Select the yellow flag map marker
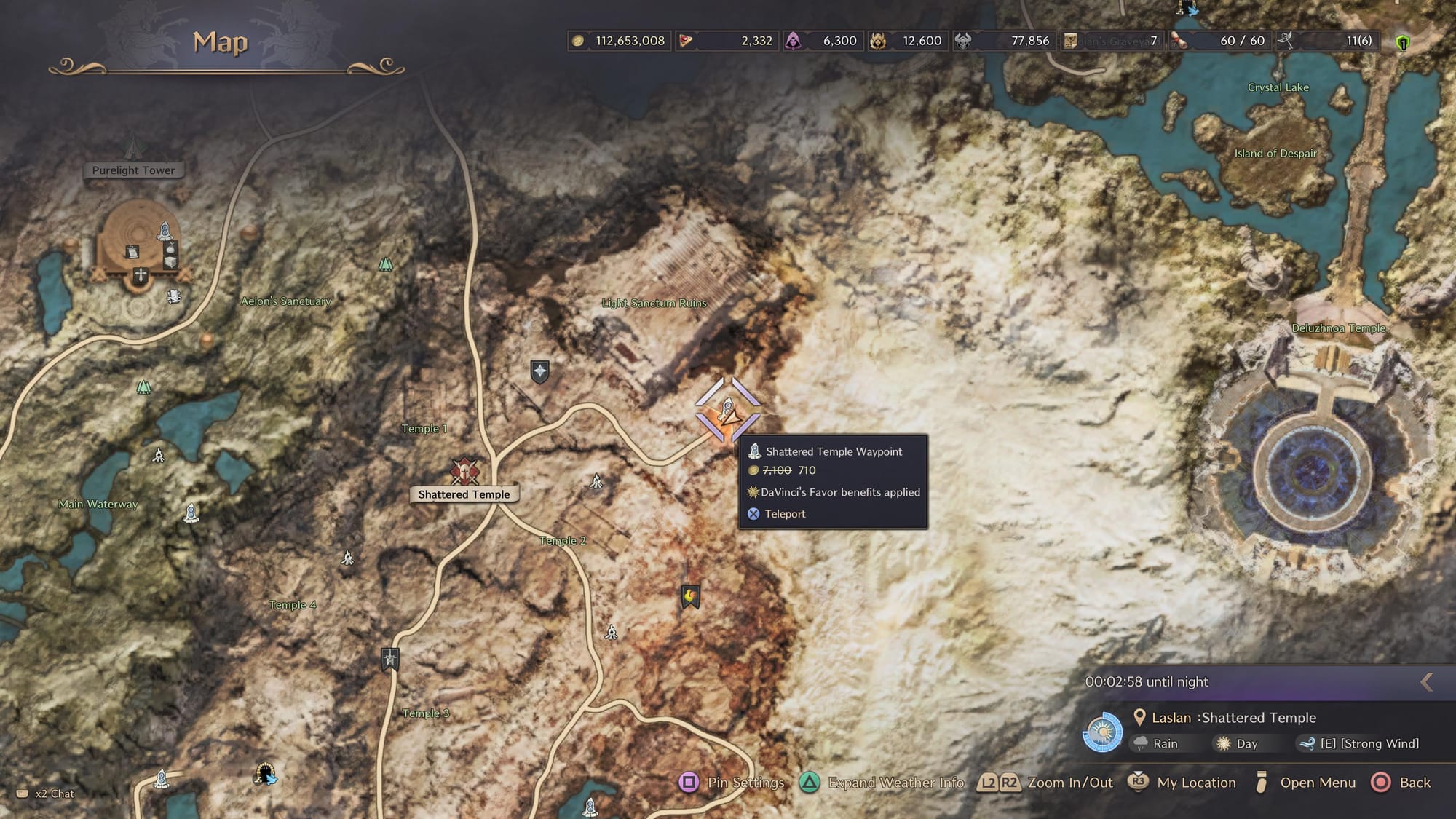Screen dimensions: 1456x819 [690, 597]
